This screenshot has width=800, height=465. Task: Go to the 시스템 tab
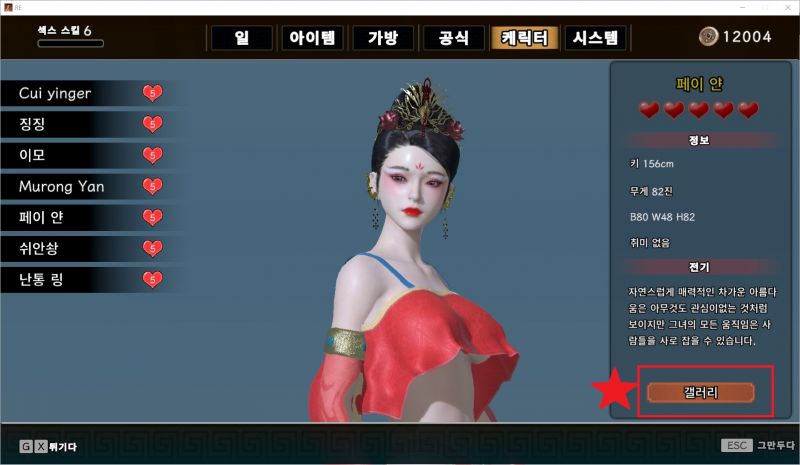[596, 38]
